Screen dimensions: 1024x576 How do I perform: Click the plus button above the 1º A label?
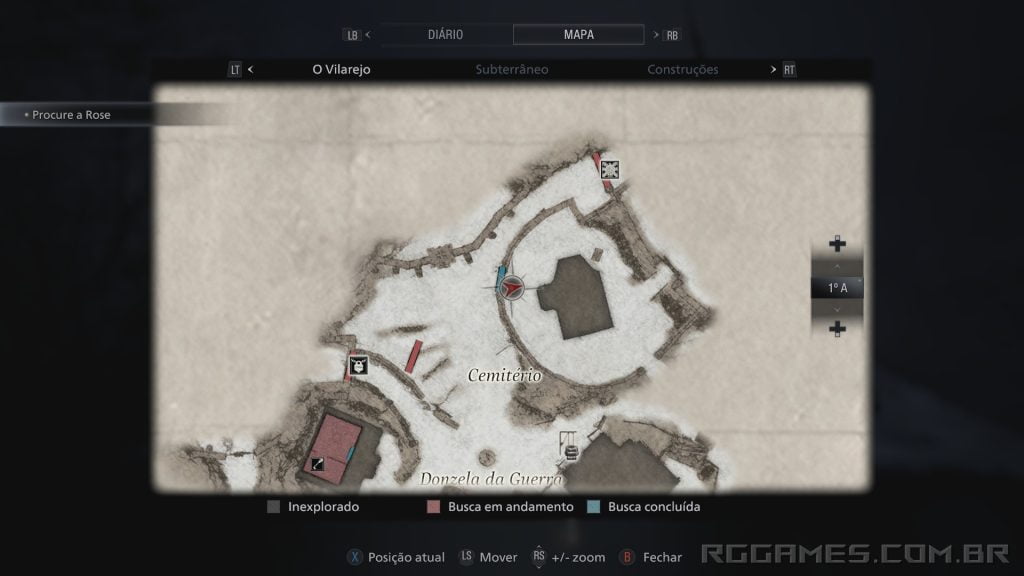click(837, 244)
